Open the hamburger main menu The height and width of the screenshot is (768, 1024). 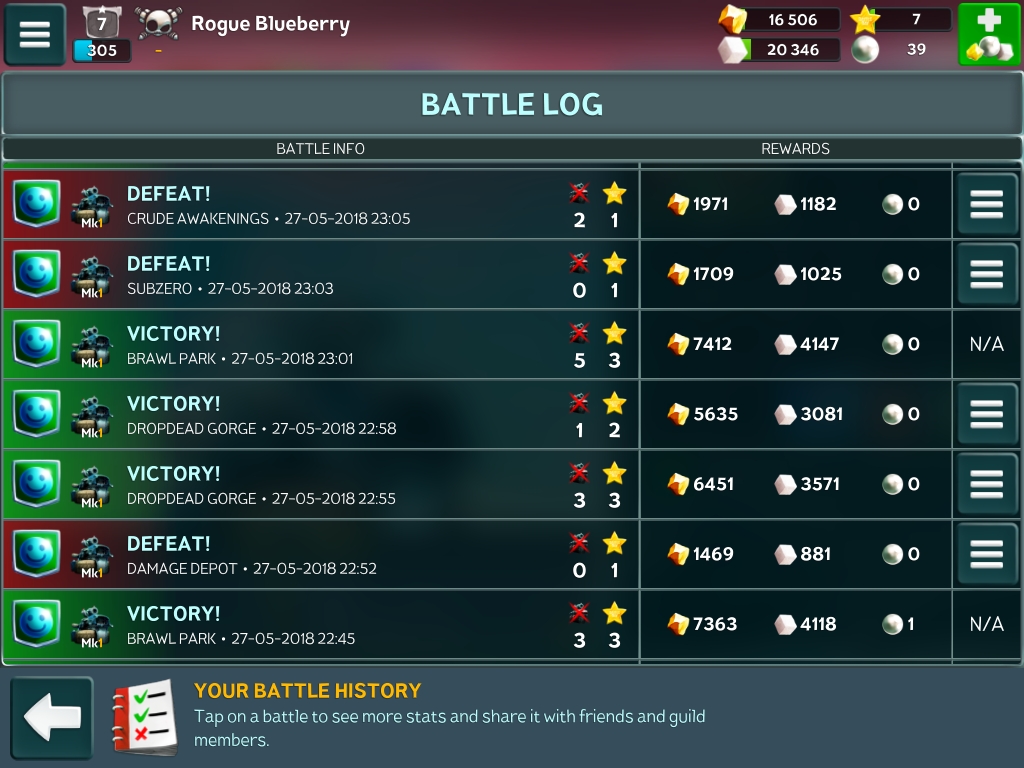pyautogui.click(x=35, y=34)
